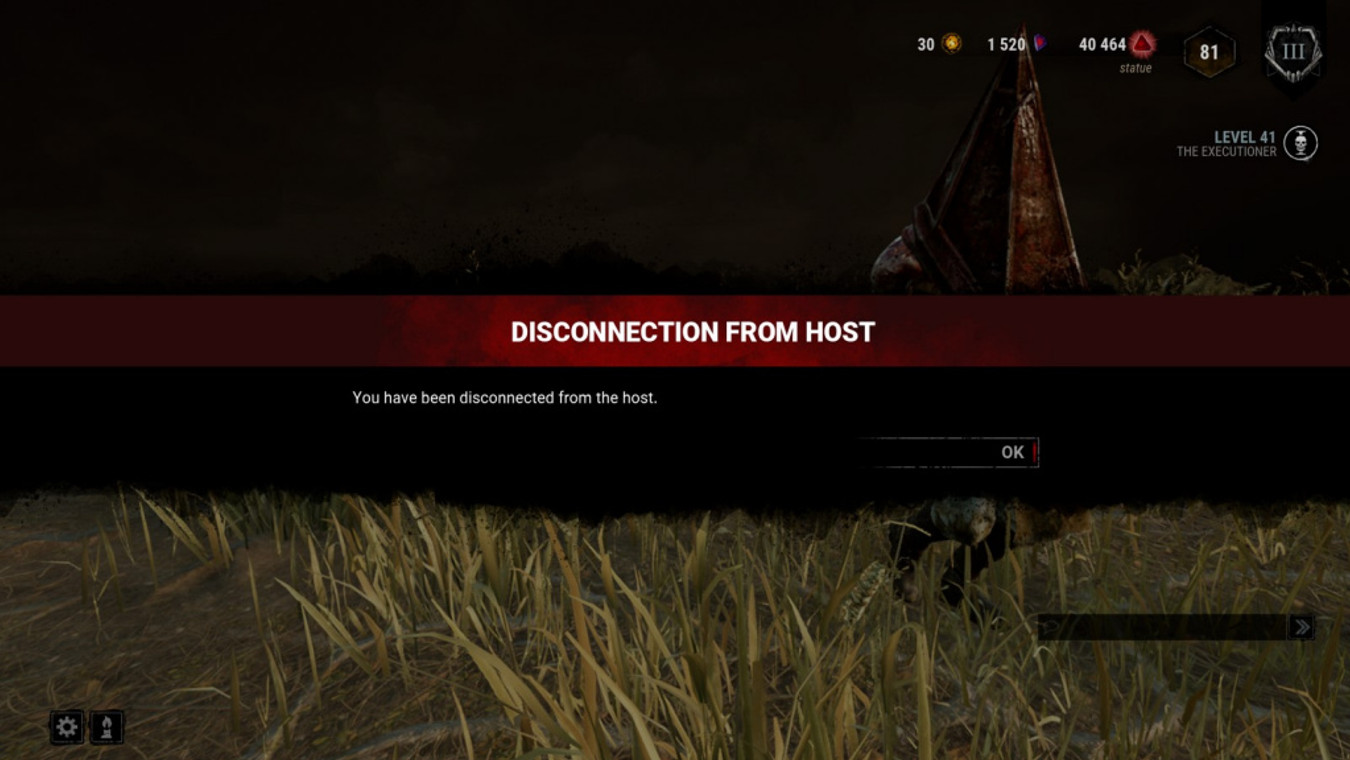The height and width of the screenshot is (760, 1350).
Task: Click the Grade III rank emblem
Action: (x=1293, y=49)
